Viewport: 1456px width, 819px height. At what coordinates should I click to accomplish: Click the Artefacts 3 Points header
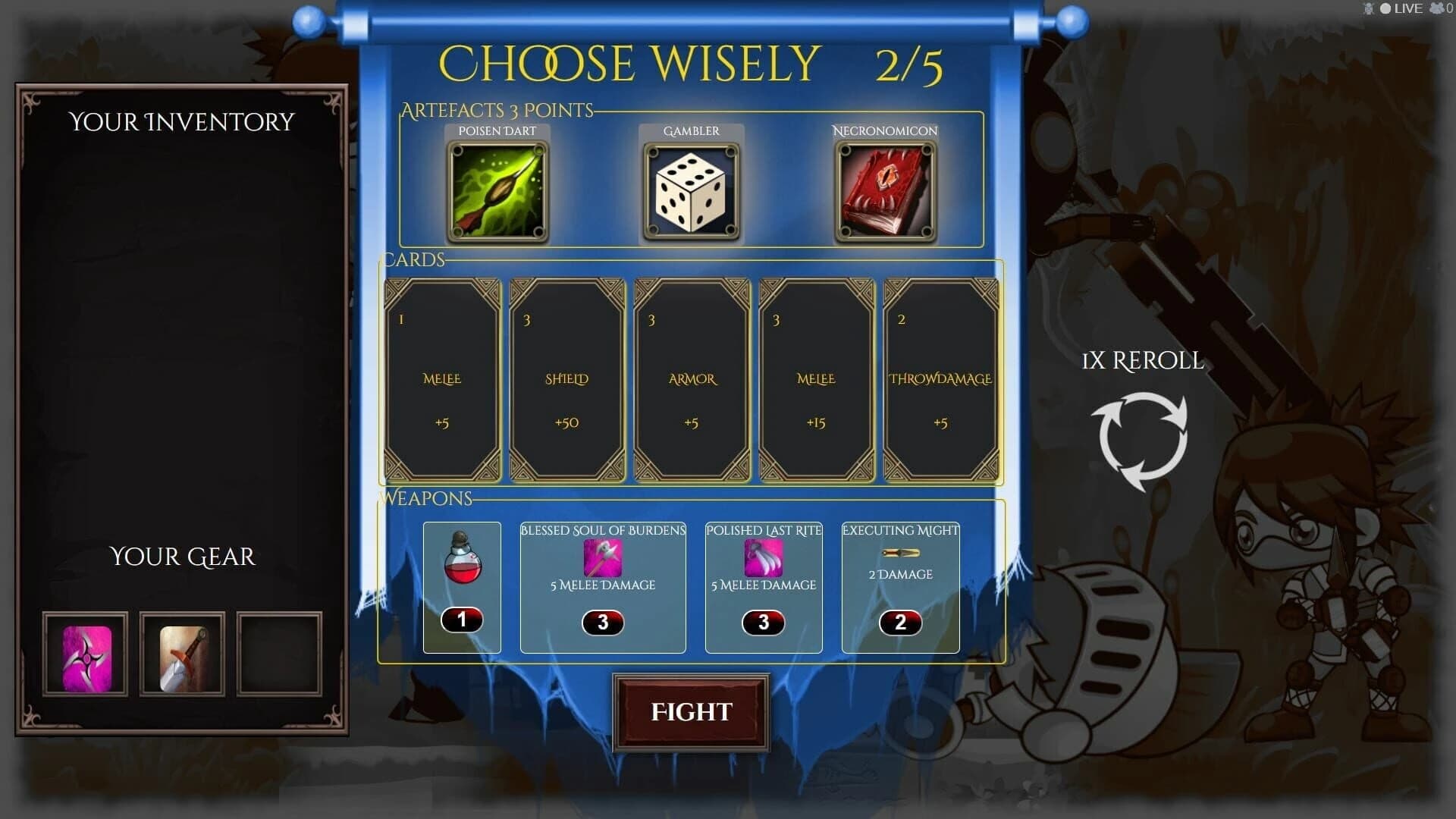coord(497,110)
